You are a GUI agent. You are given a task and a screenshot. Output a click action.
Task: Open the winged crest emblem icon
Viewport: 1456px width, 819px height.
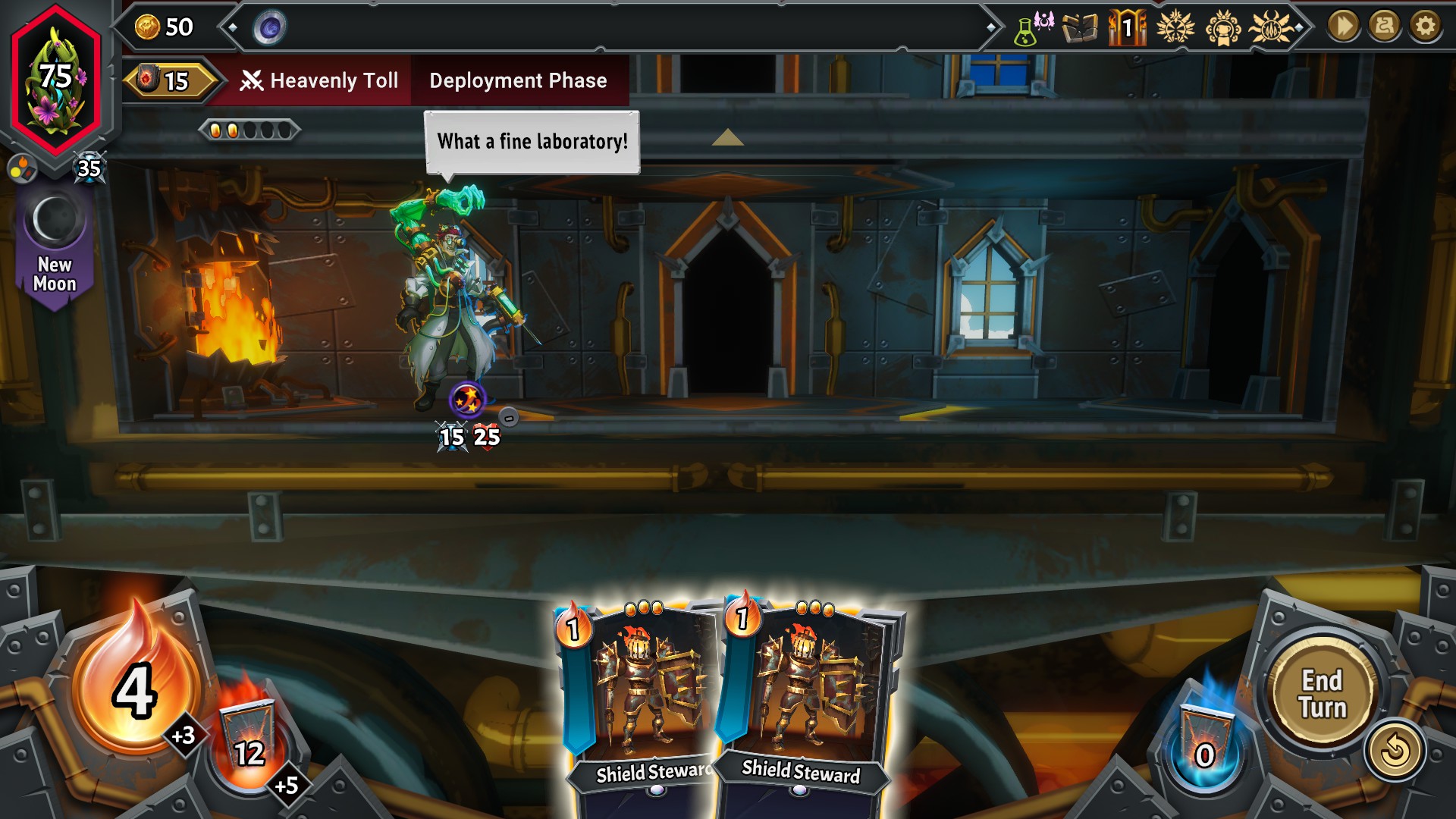pos(1175,26)
